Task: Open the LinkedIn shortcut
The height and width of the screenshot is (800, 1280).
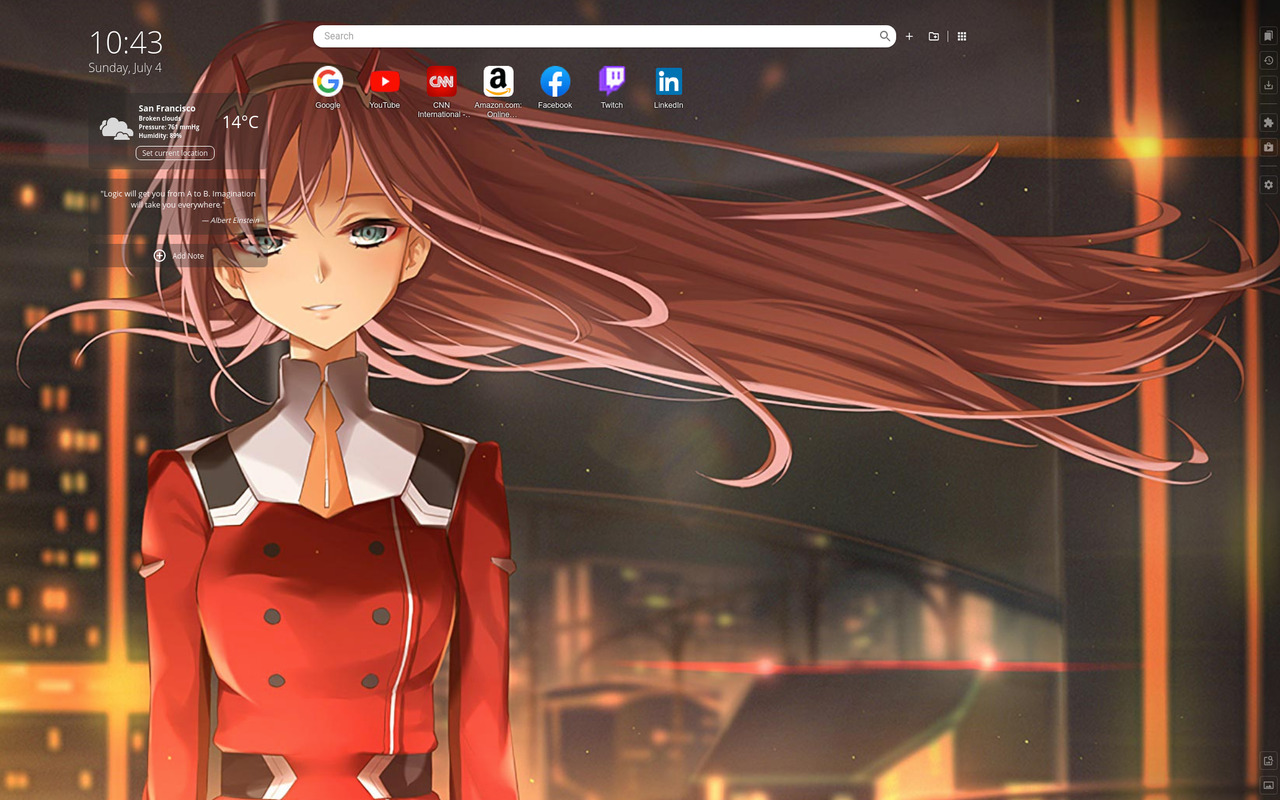Action: pos(667,82)
